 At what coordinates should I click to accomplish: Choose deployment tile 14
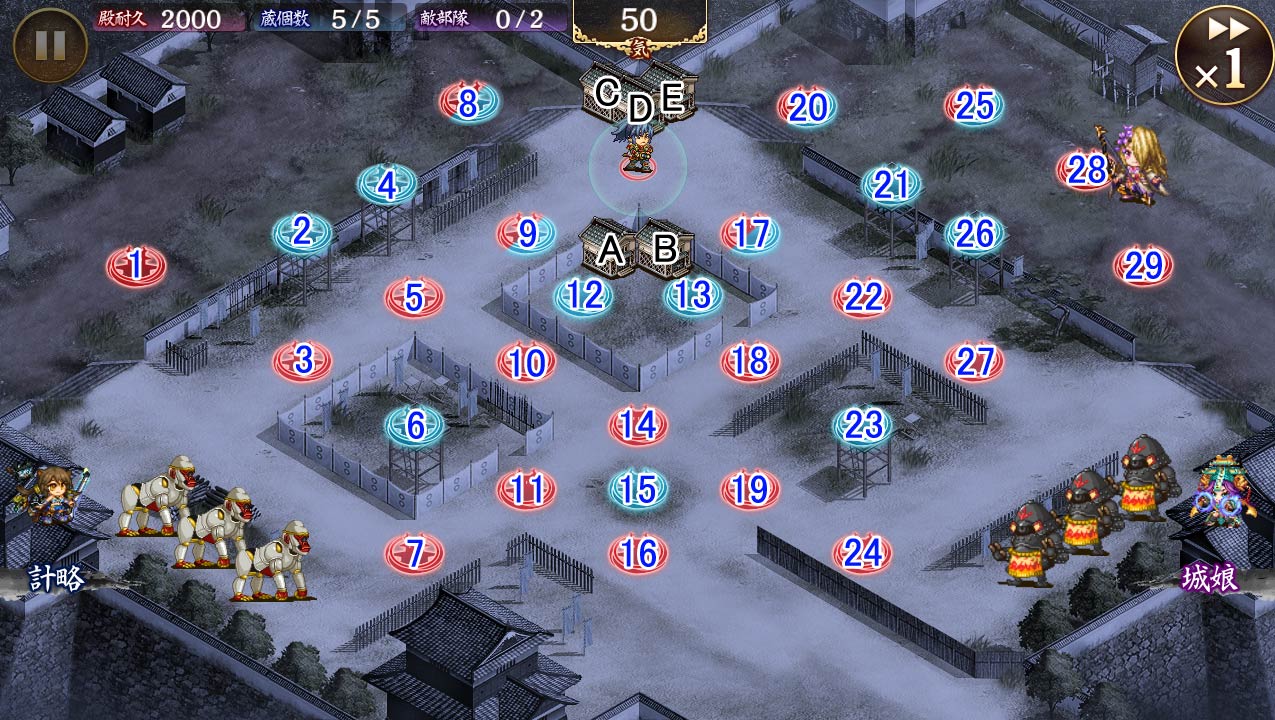click(x=638, y=425)
